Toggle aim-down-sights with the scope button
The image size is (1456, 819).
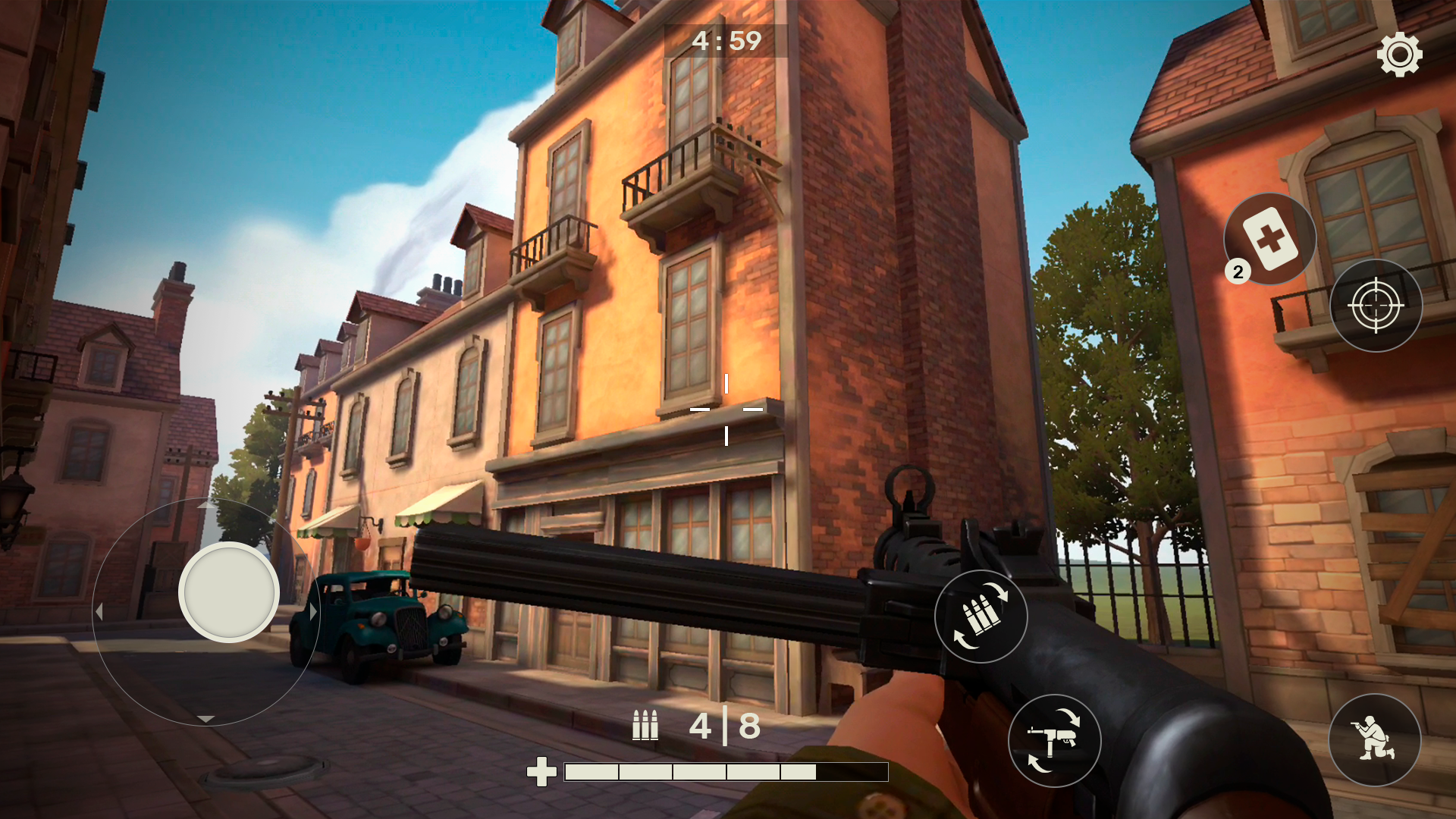[1378, 306]
